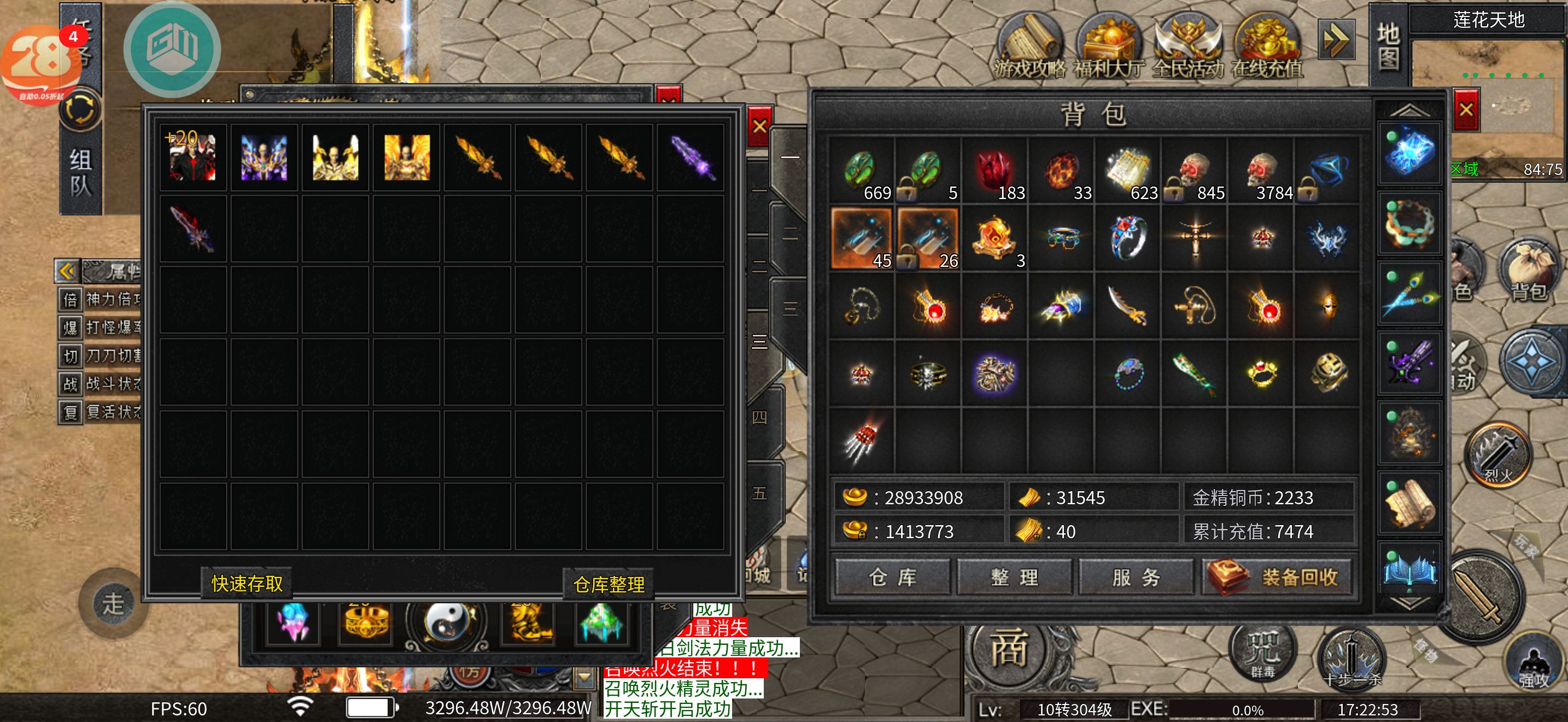Open 装备回收 equipment recycling
The width and height of the screenshot is (1568, 722).
tap(1278, 577)
